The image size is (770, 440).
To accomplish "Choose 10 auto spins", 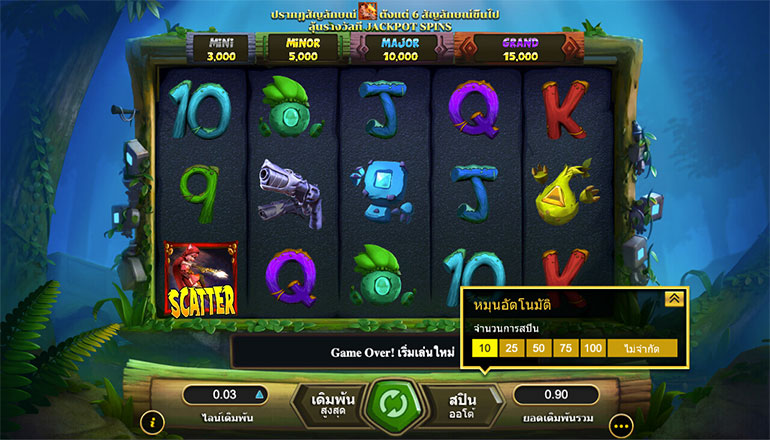I will pyautogui.click(x=484, y=349).
